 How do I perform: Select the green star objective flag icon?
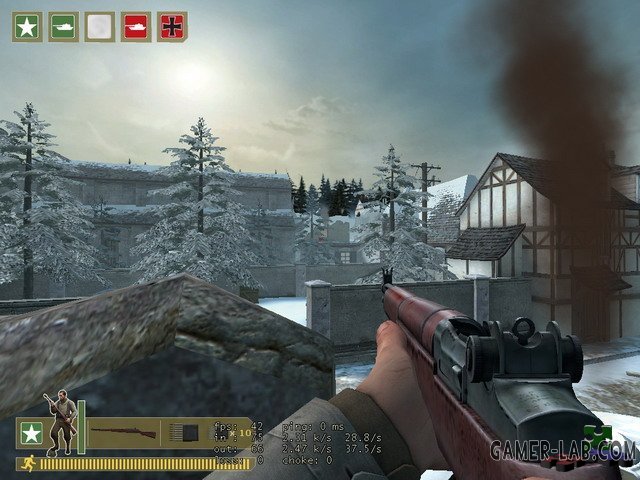(x=27, y=27)
